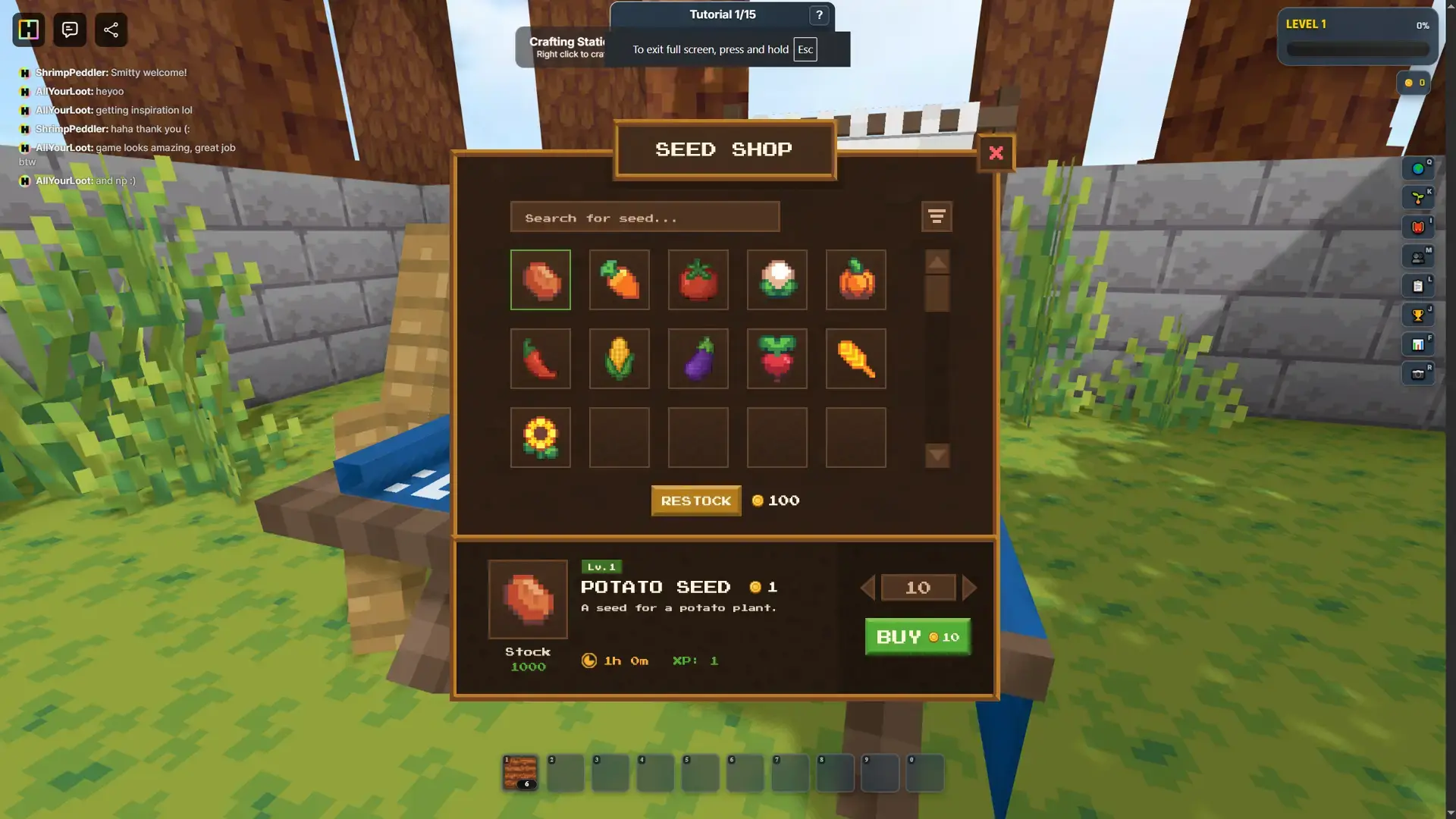Open the camera screenshot tool (R)

coord(1420,373)
